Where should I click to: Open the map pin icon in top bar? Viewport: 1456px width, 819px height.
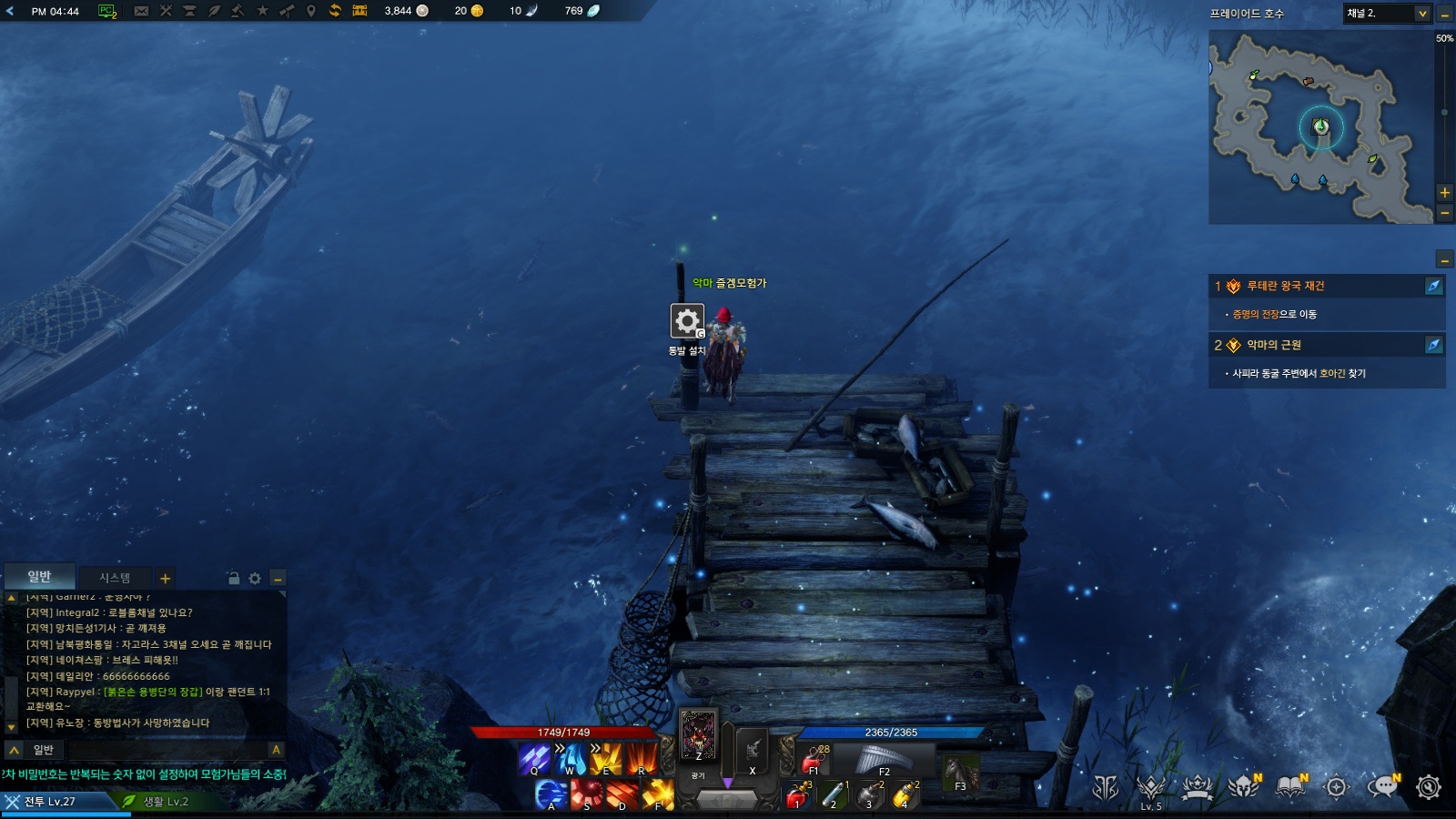pos(310,11)
